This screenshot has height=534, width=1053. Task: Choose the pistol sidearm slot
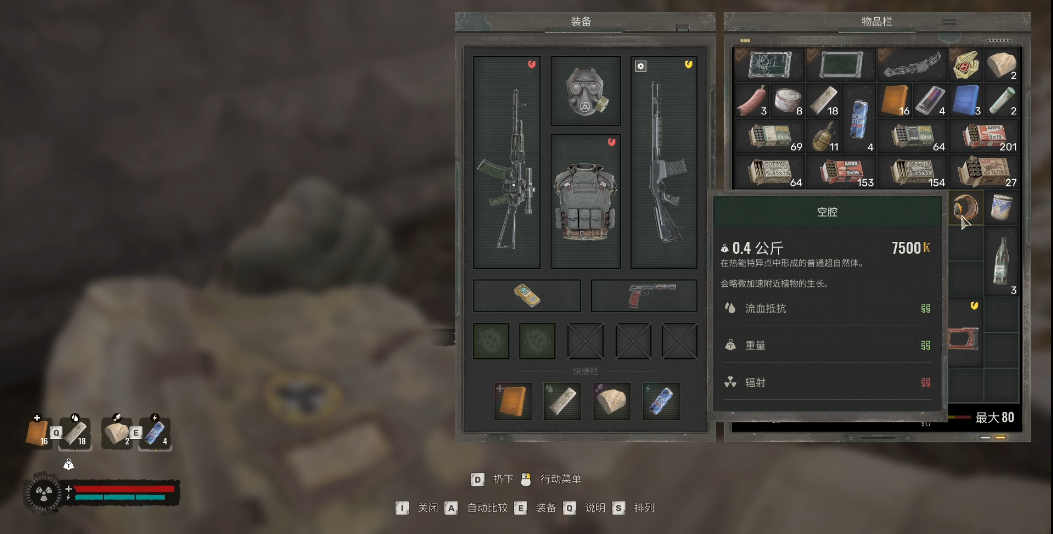tap(644, 295)
